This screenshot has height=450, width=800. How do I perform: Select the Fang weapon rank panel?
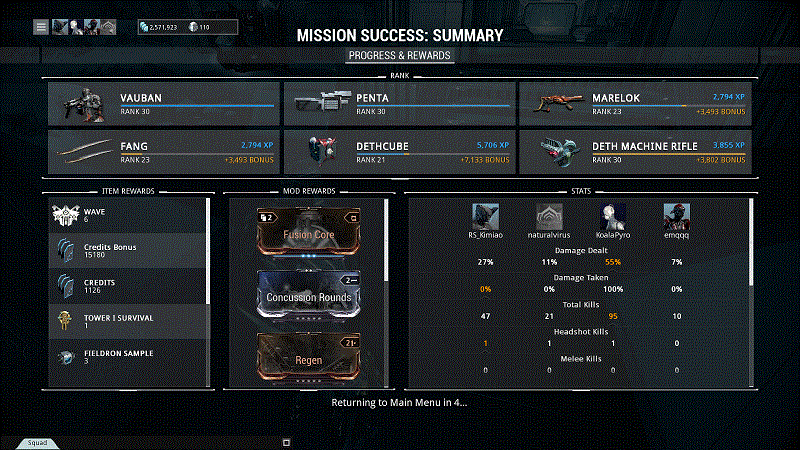tap(163, 151)
